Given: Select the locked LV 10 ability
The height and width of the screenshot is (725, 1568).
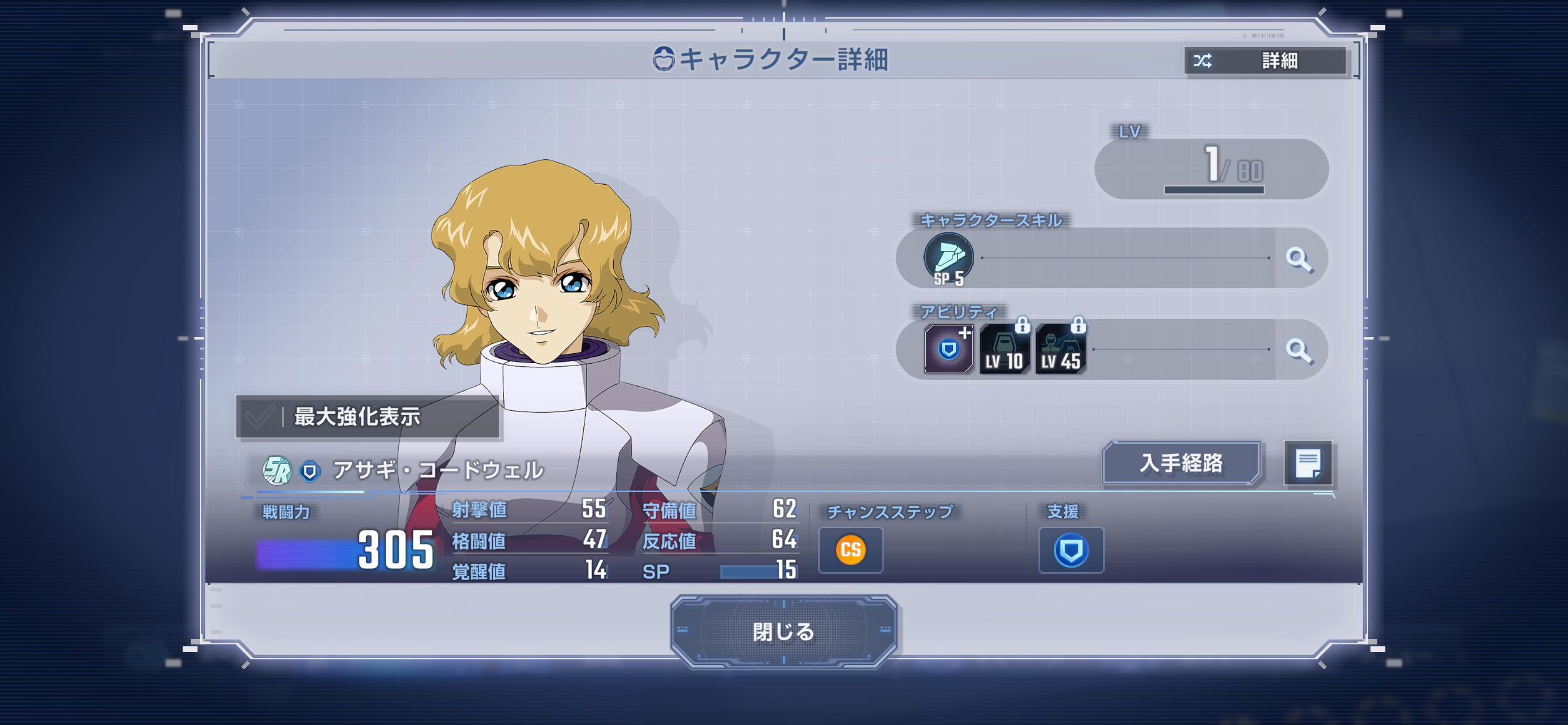Looking at the screenshot, I should pyautogui.click(x=1004, y=349).
